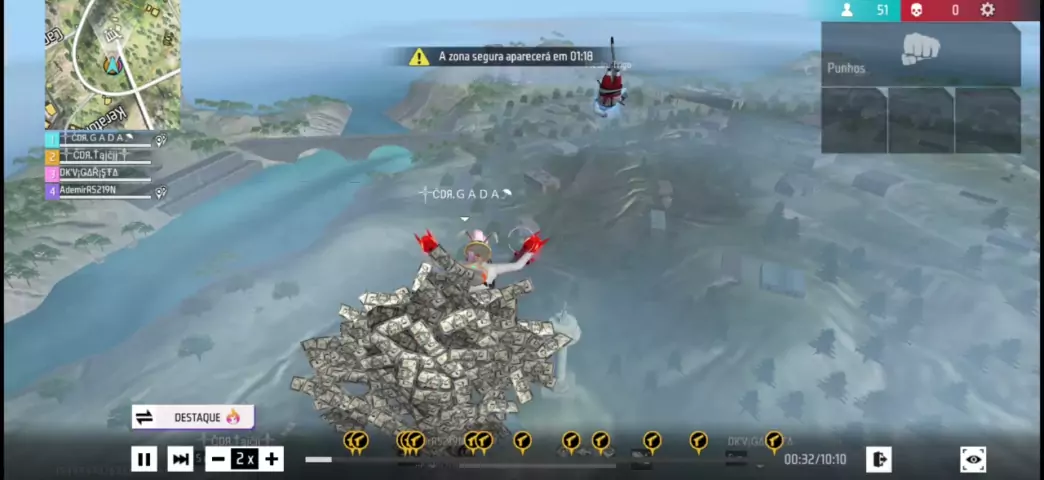The height and width of the screenshot is (480, 1044).
Task: Skip forward with the next button
Action: [181, 459]
